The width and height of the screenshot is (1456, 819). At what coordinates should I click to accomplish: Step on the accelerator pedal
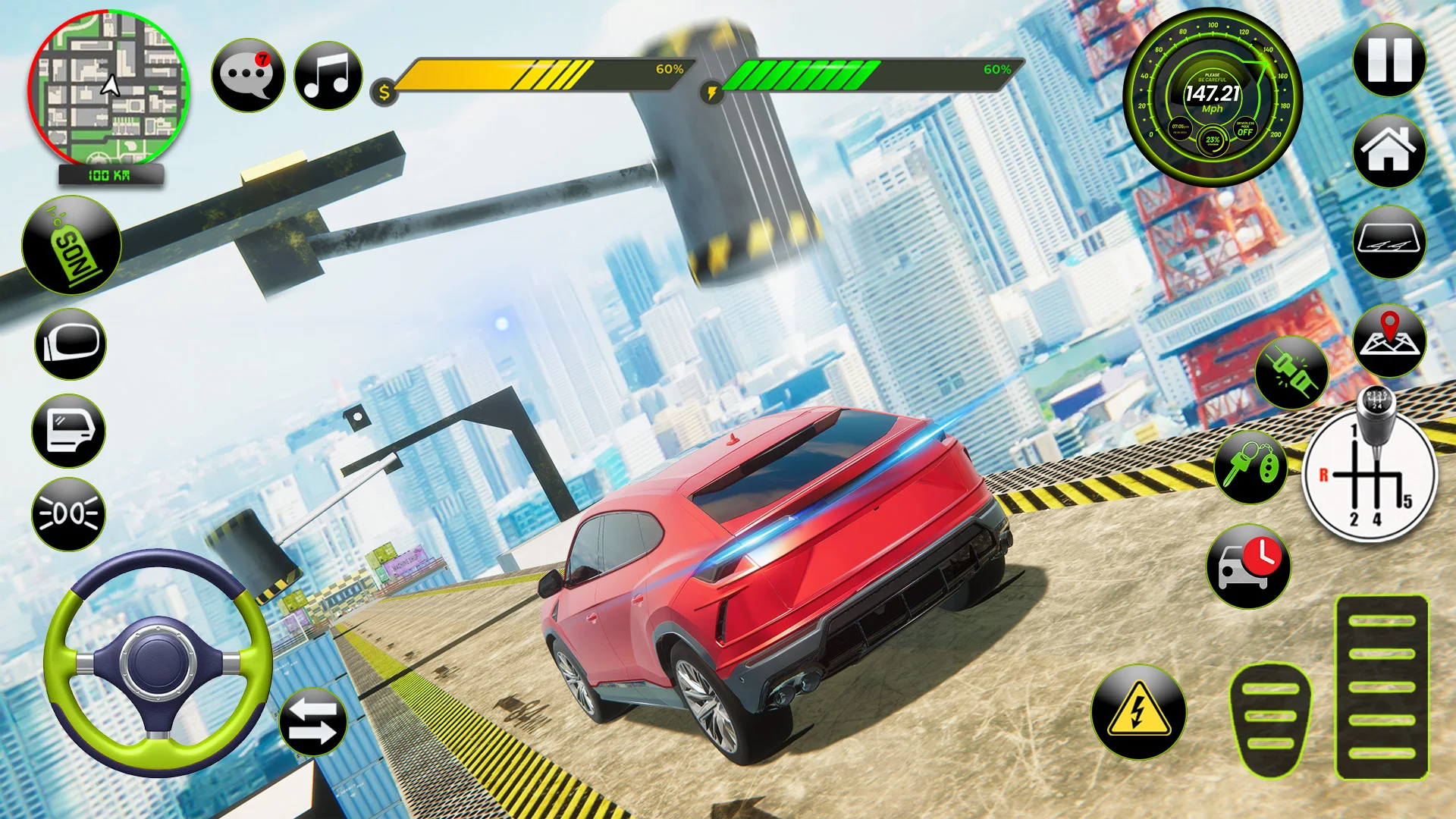point(1382,687)
